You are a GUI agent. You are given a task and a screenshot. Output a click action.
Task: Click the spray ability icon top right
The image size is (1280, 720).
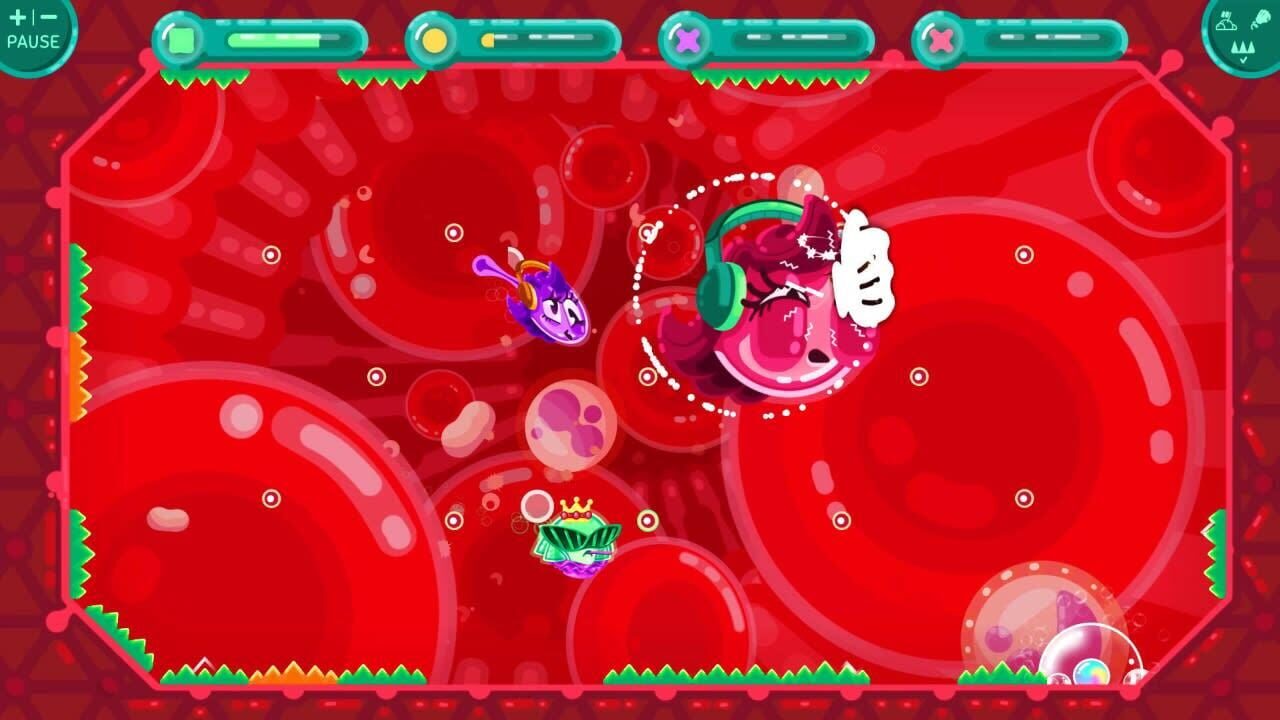point(1262,18)
